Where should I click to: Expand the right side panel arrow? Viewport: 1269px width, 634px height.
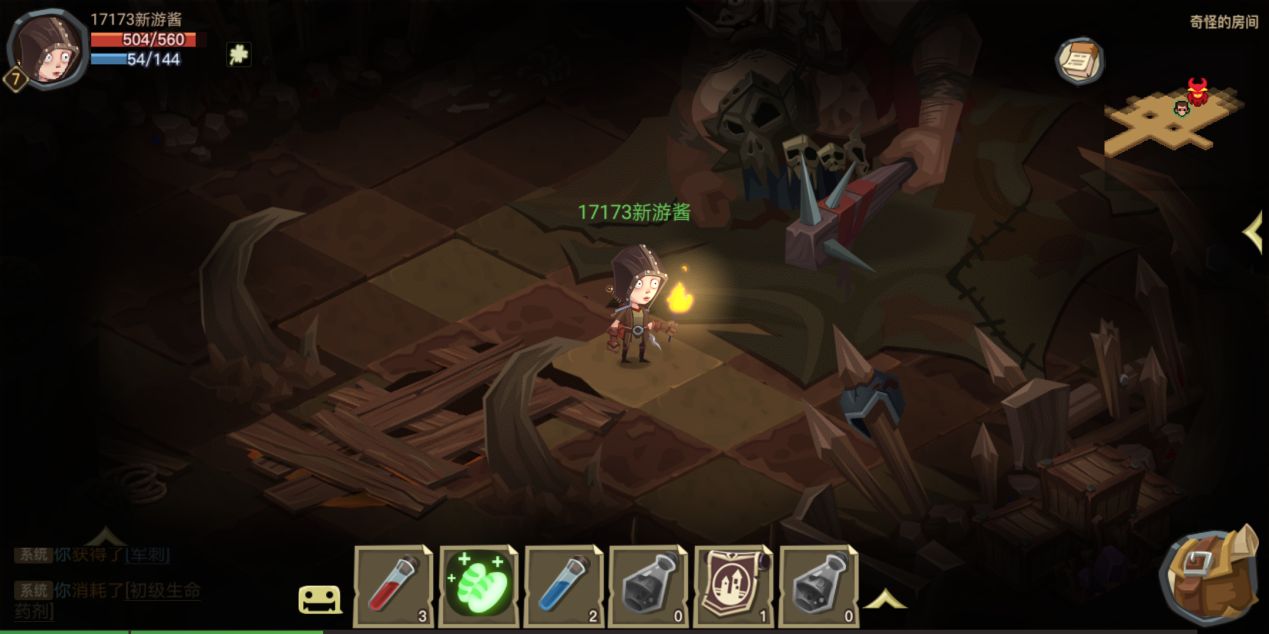(x=1252, y=232)
